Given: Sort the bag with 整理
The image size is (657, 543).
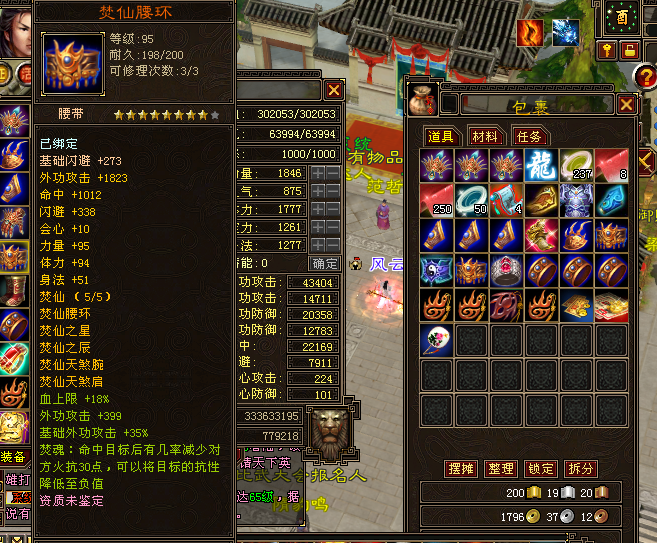Looking at the screenshot, I should click(x=500, y=468).
